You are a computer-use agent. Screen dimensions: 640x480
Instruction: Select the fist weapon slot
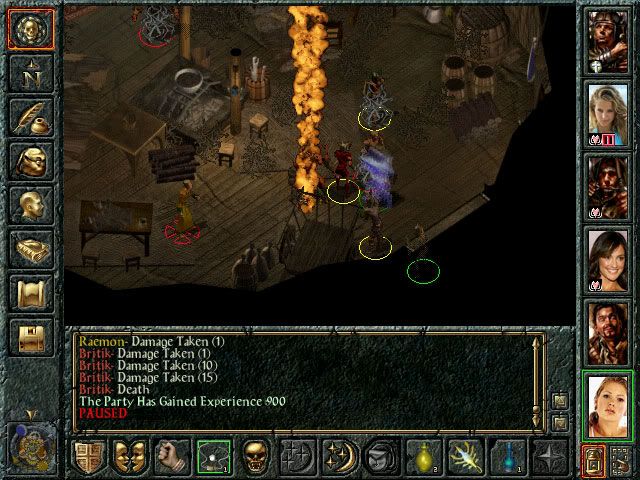[x=172, y=457]
